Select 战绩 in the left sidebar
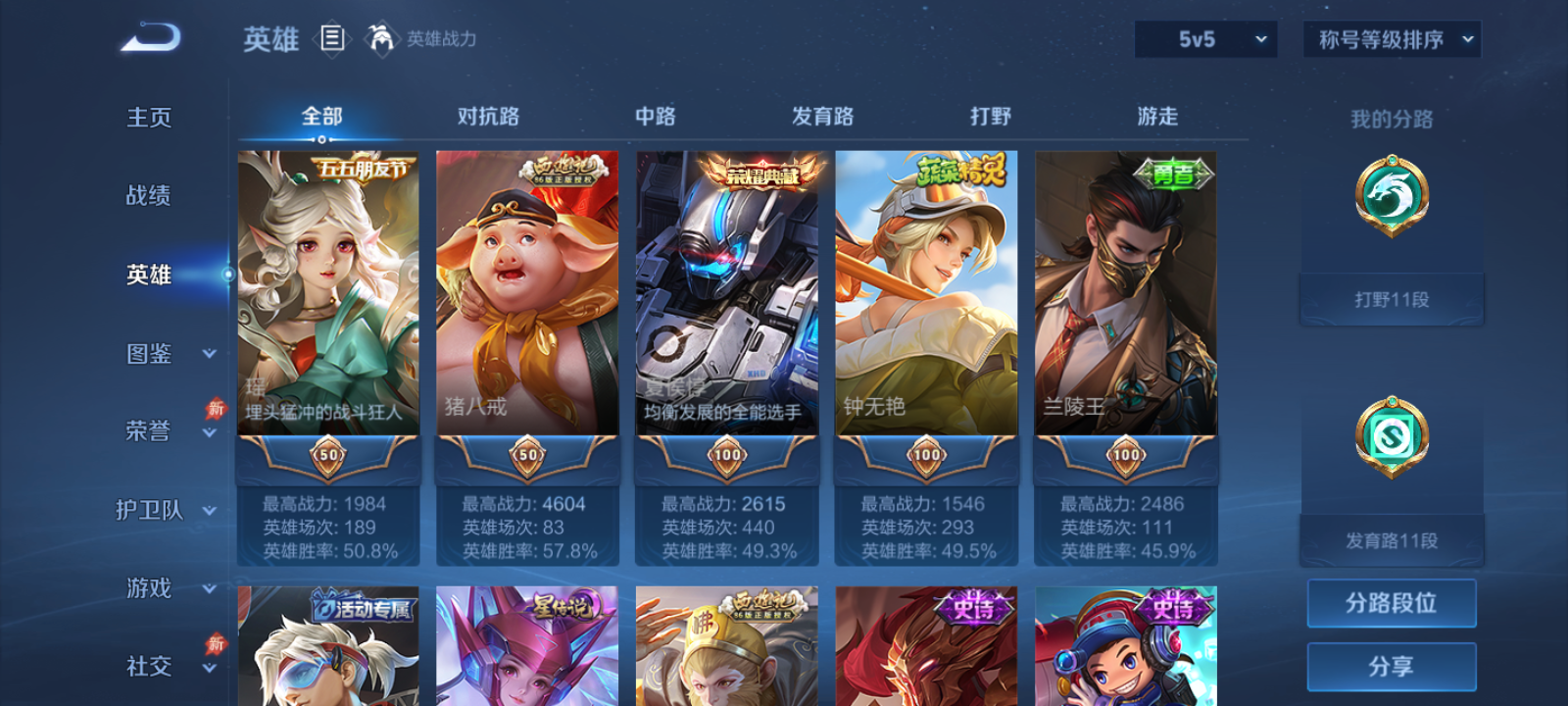 tap(148, 196)
